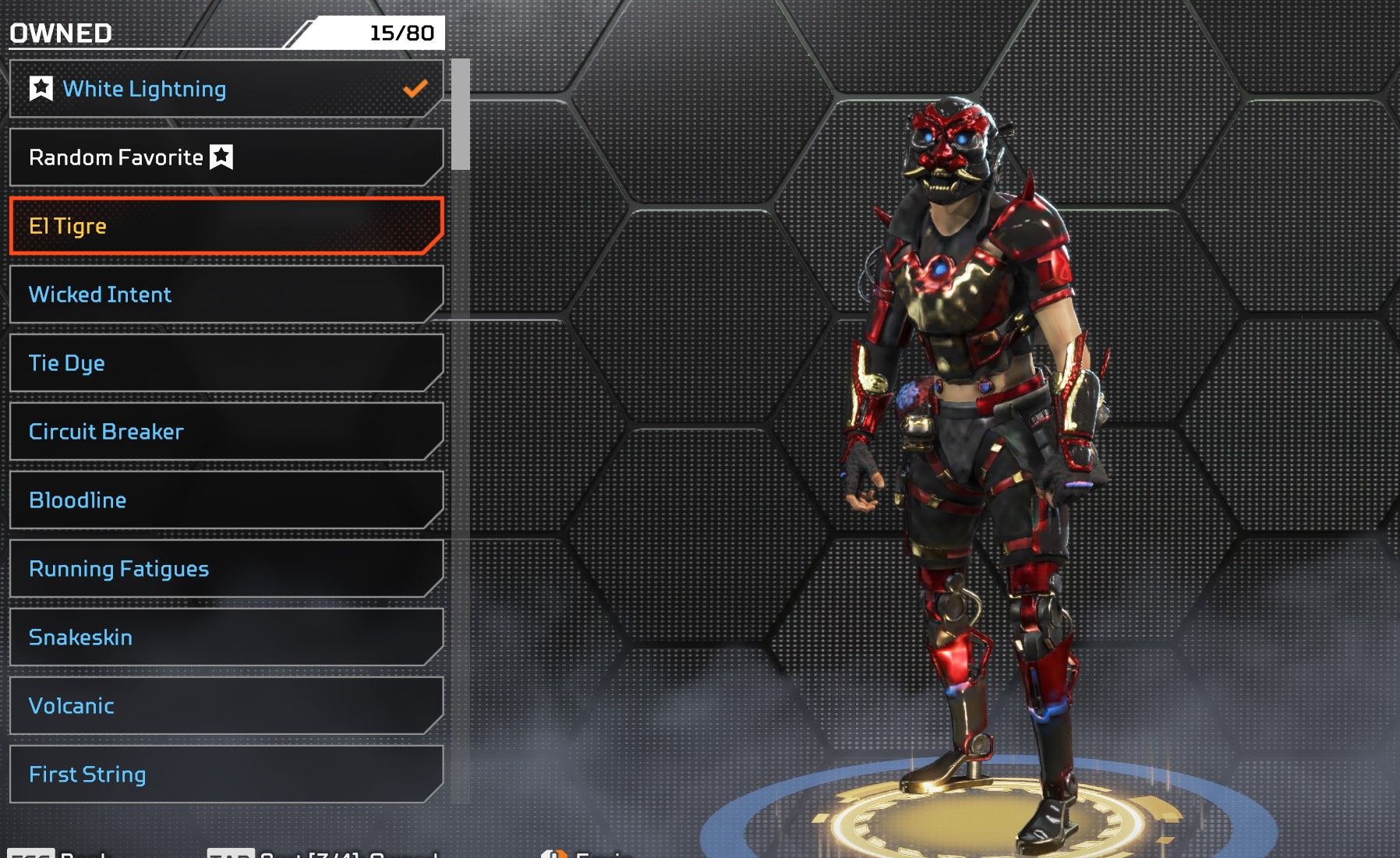Select the El Tigre skin
1400x858 pixels.
[x=226, y=226]
